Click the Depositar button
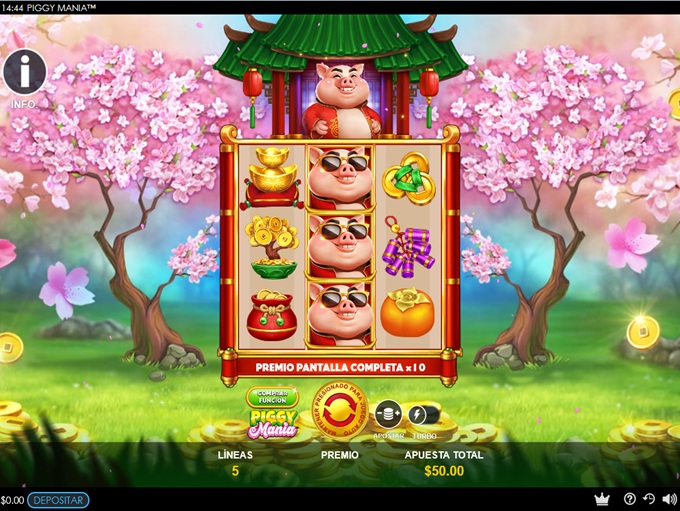The height and width of the screenshot is (511, 680). click(58, 500)
